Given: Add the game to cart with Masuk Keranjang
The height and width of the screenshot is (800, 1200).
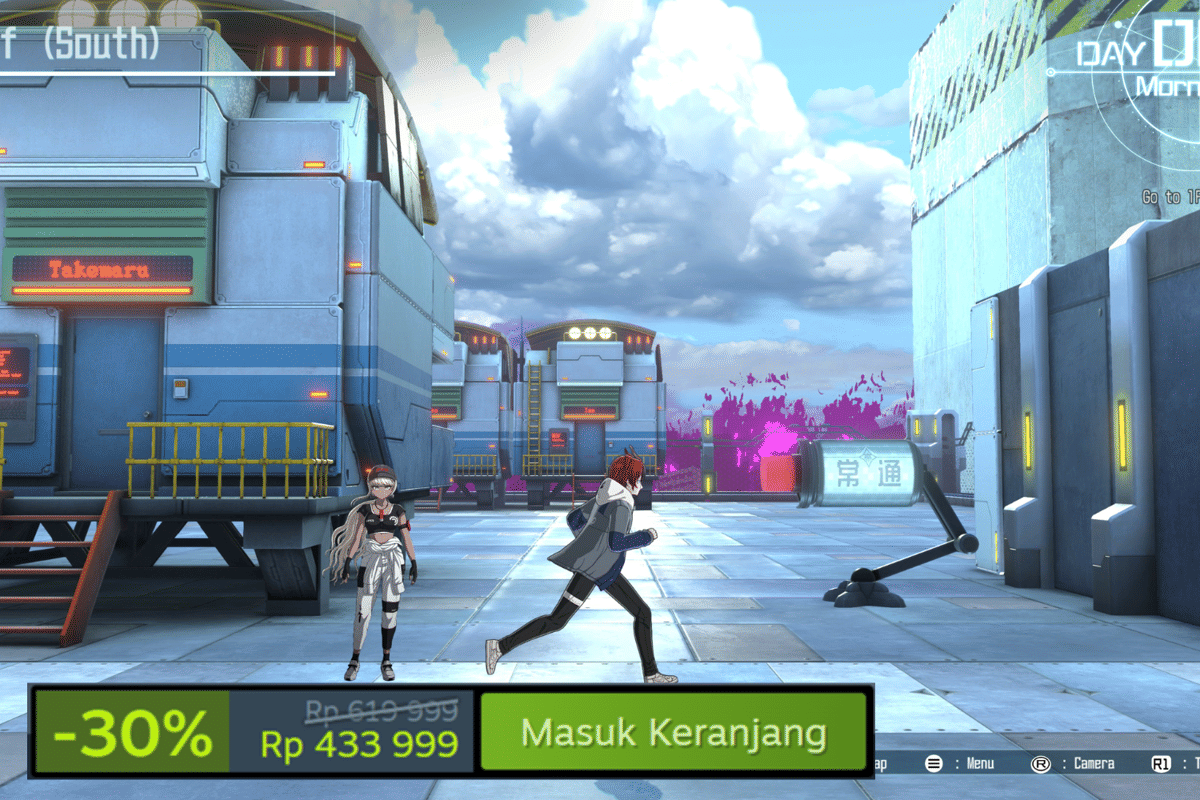Looking at the screenshot, I should coord(673,732).
